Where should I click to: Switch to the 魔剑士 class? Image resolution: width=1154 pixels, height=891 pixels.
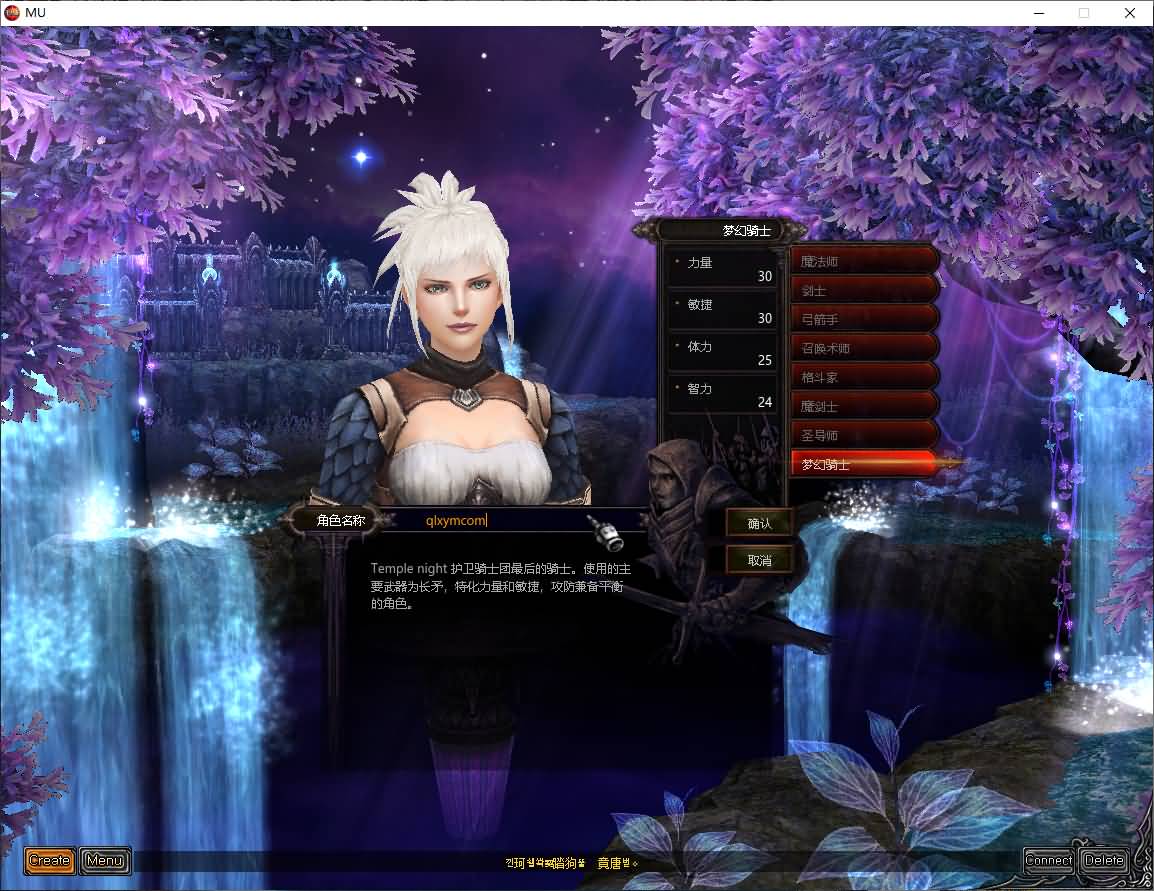864,406
